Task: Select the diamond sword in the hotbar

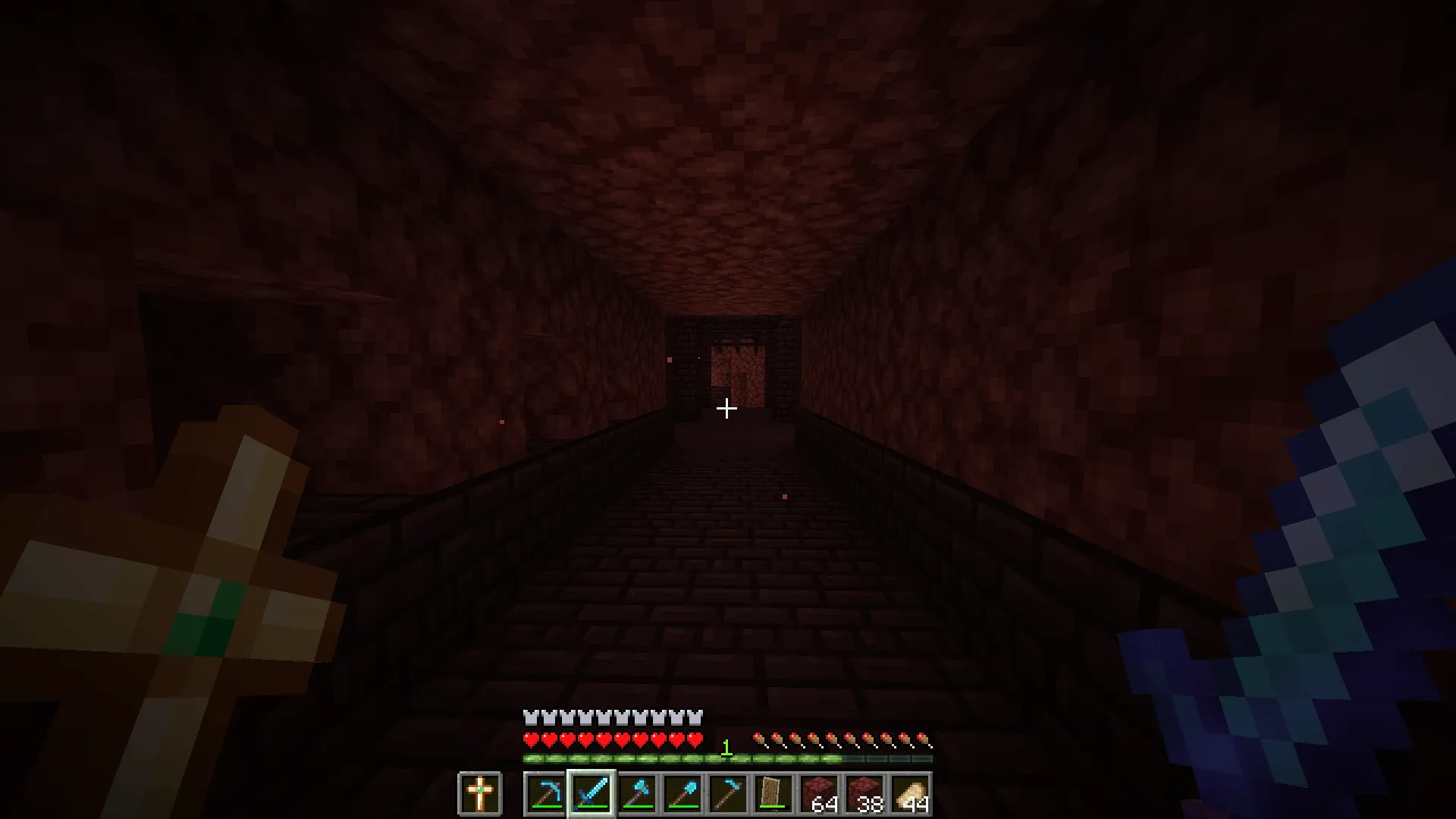Action: coord(591,792)
